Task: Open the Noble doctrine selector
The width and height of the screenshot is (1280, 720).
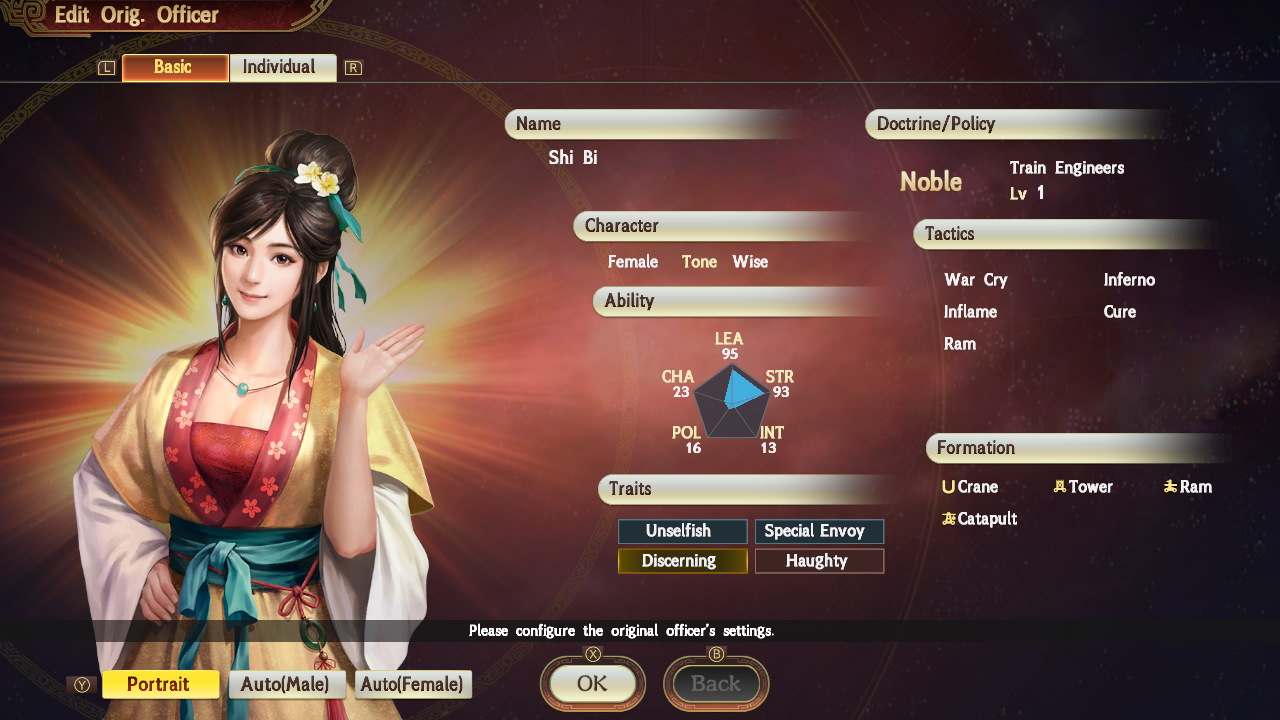Action: click(x=931, y=182)
